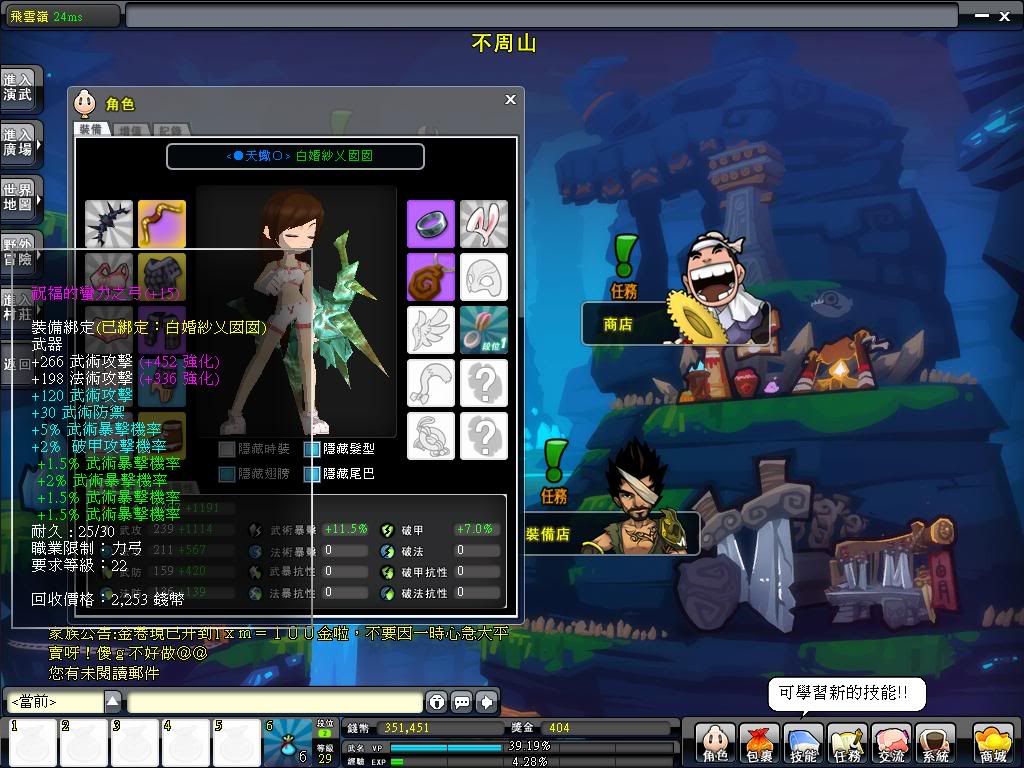Close the 角色 character window
Image resolution: width=1024 pixels, height=768 pixels.
point(510,99)
